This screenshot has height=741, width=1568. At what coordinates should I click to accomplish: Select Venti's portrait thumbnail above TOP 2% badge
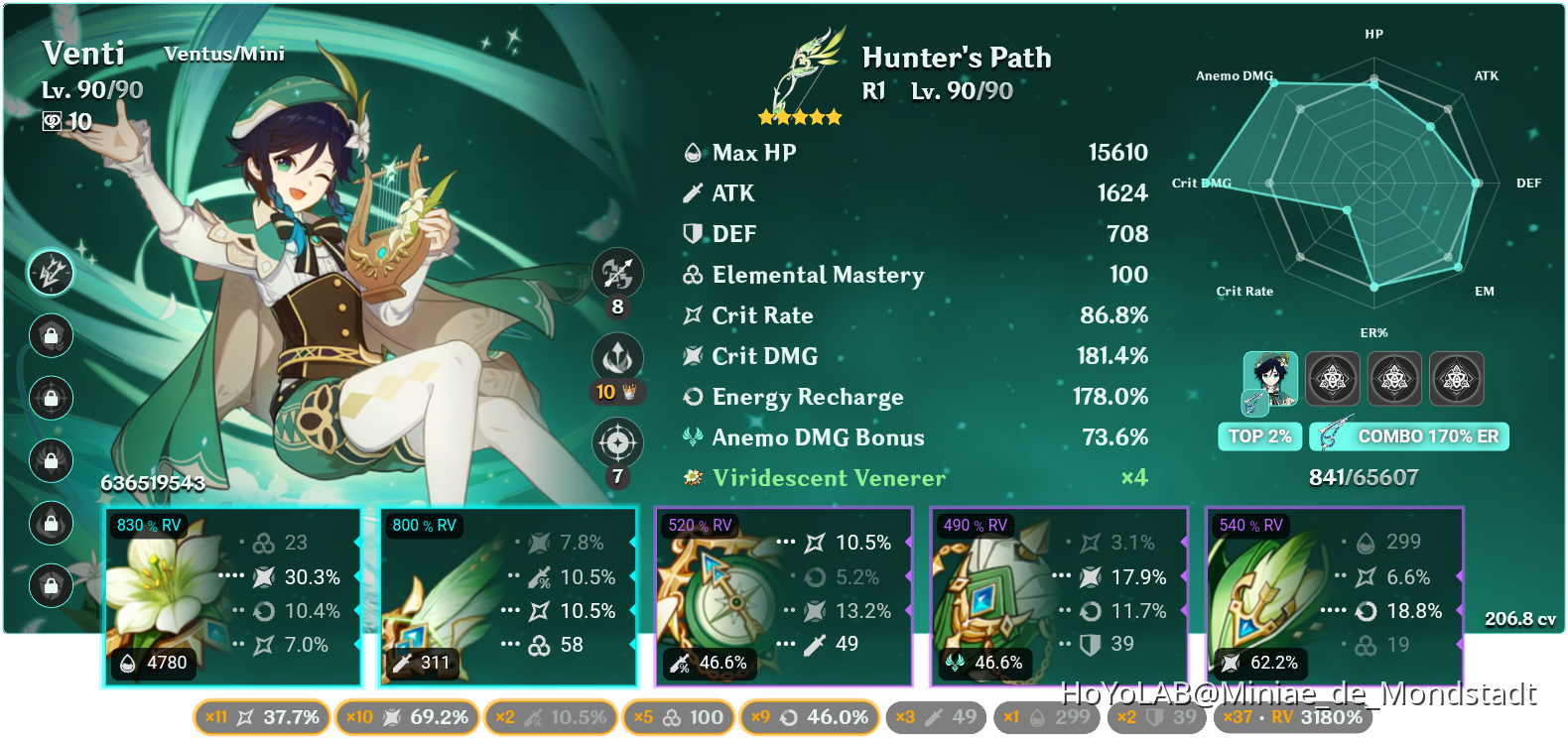(1271, 378)
